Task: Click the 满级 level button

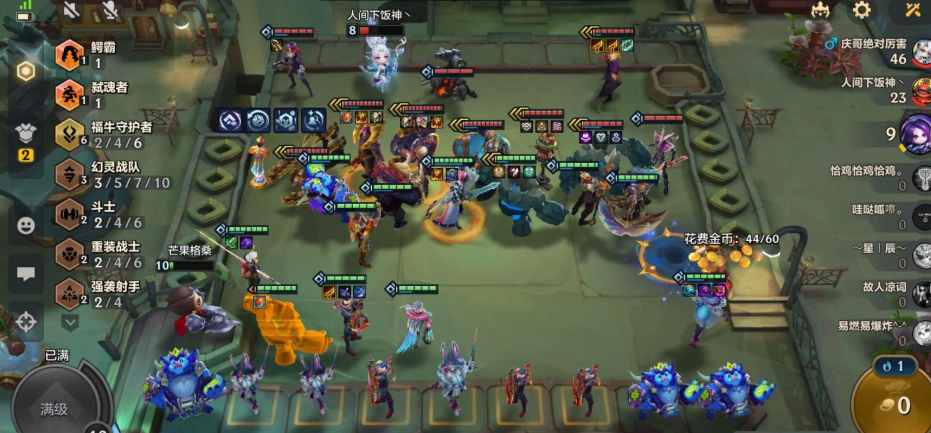Action: coord(55,406)
